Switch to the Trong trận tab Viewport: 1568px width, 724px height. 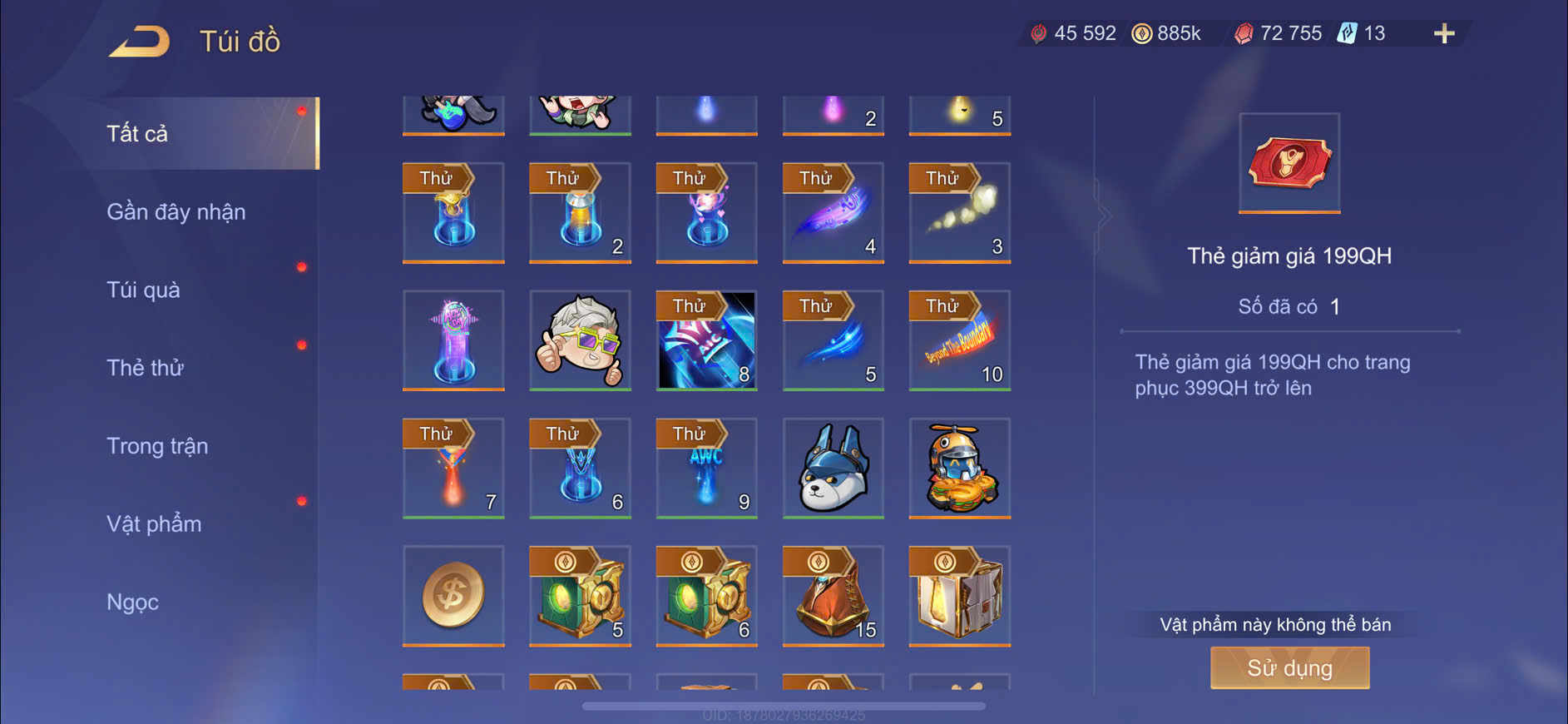(157, 446)
